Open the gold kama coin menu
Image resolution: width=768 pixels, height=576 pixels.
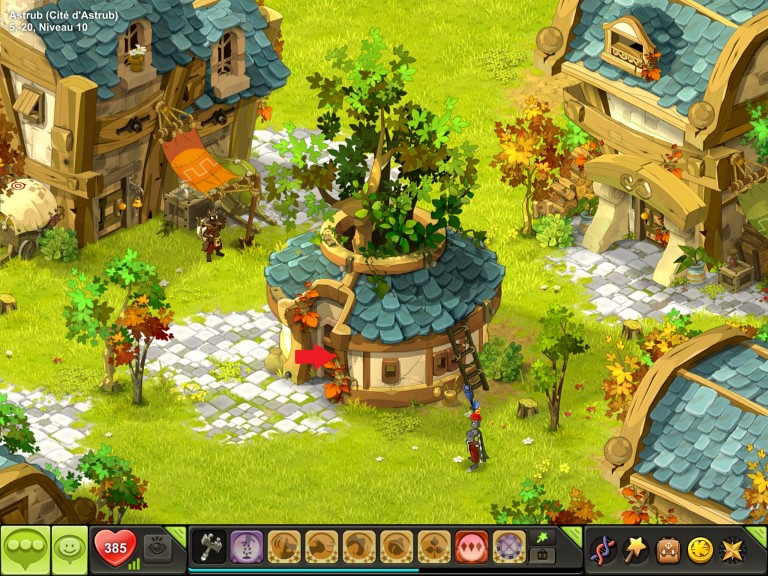pyautogui.click(x=700, y=549)
